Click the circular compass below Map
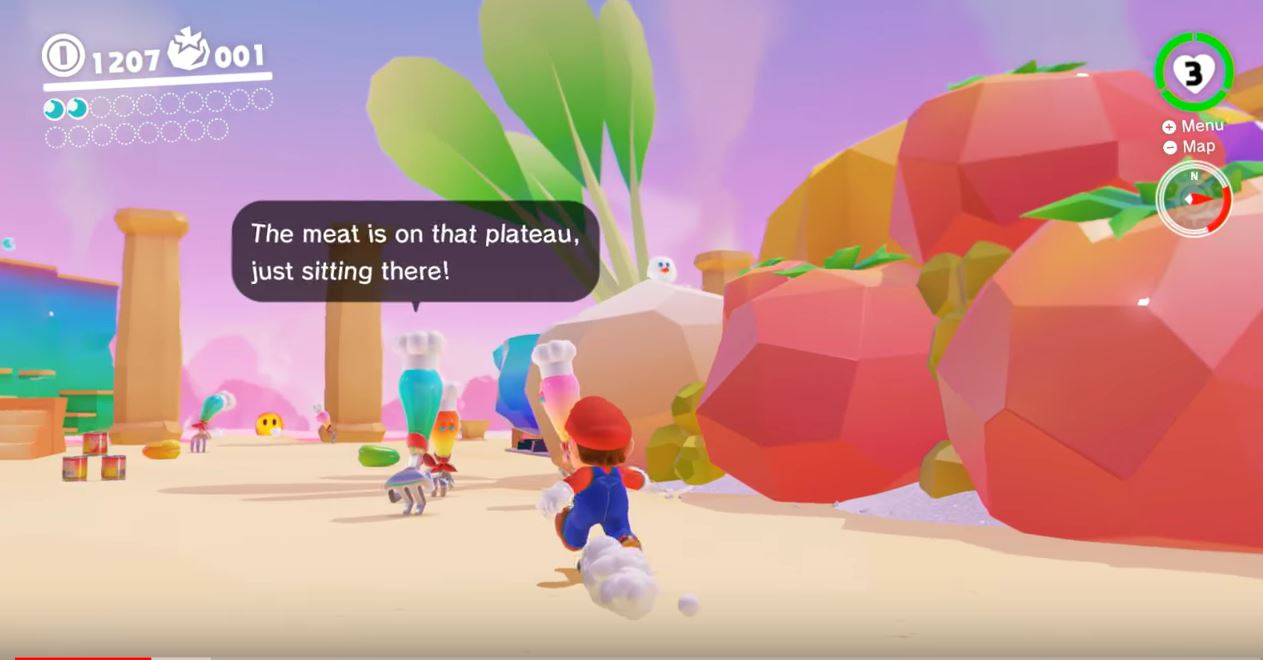 click(1193, 198)
